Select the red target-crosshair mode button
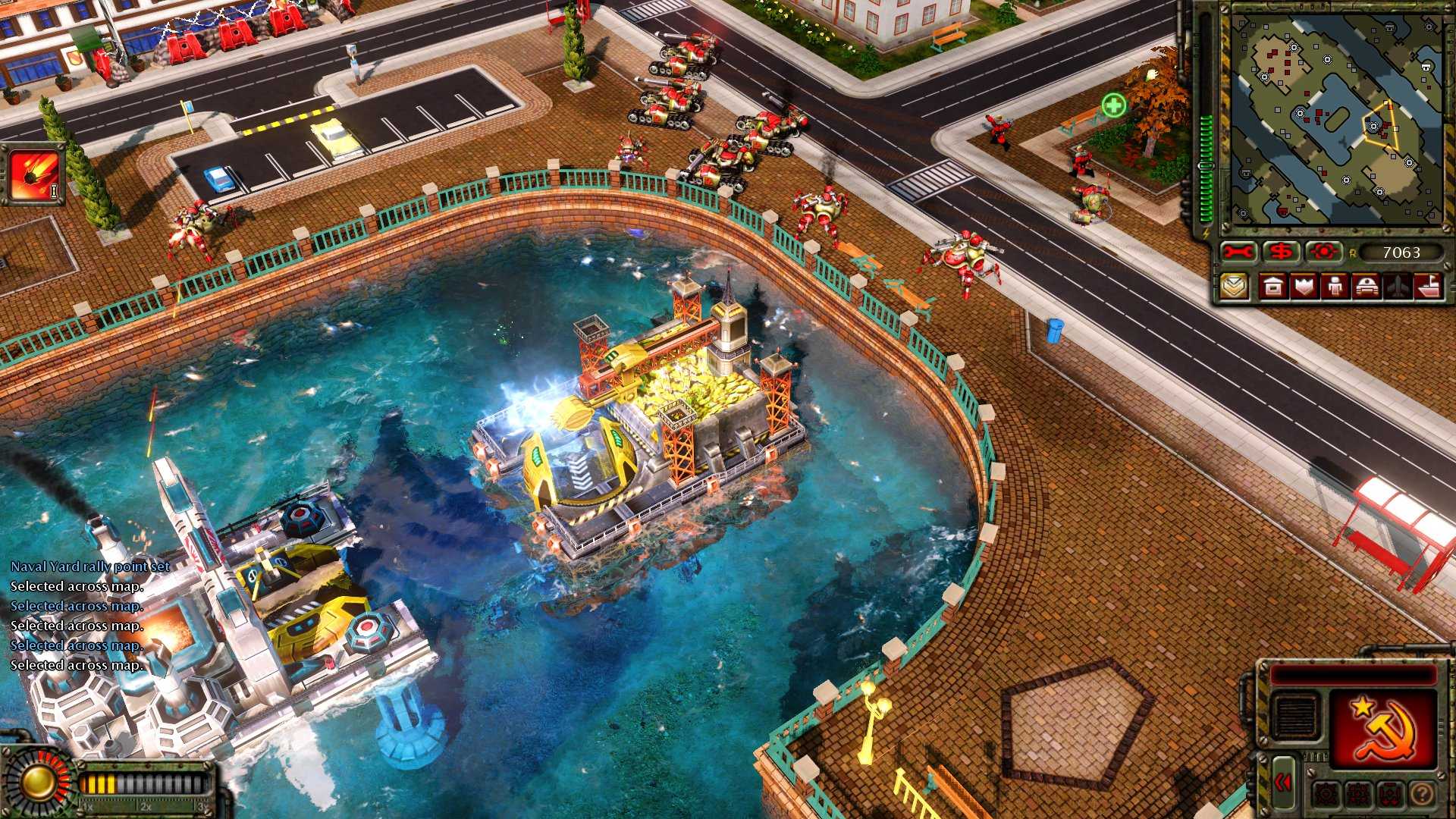 click(1324, 253)
